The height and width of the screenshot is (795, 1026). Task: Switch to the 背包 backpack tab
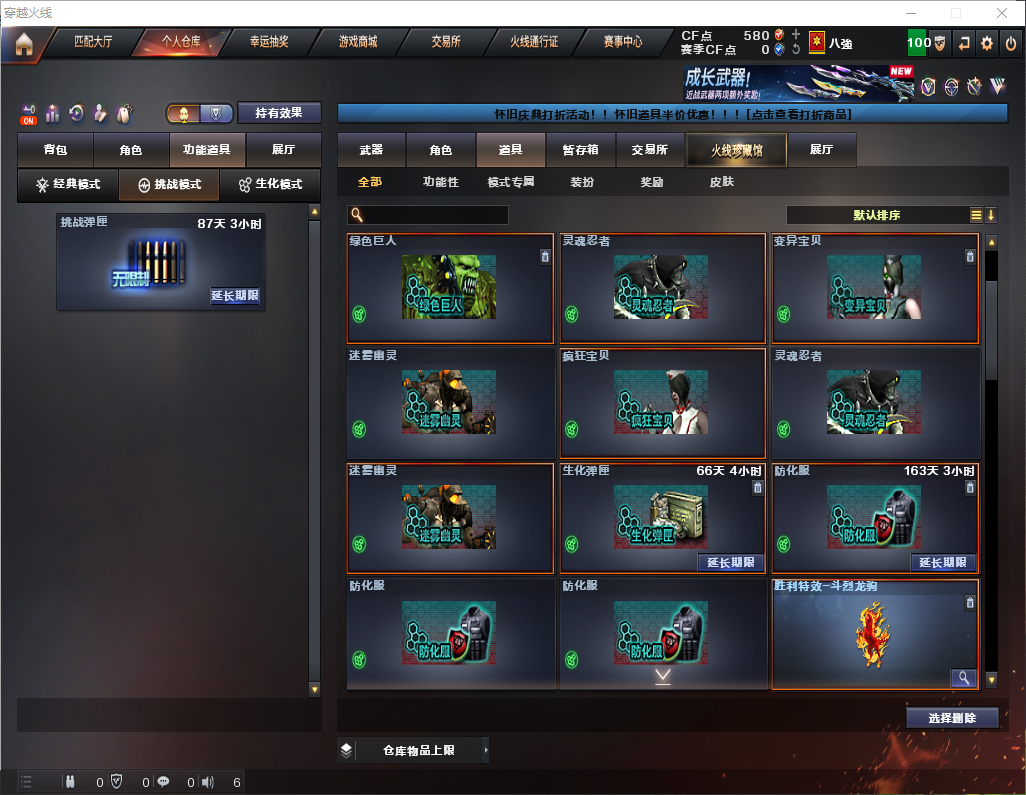[x=55, y=150]
